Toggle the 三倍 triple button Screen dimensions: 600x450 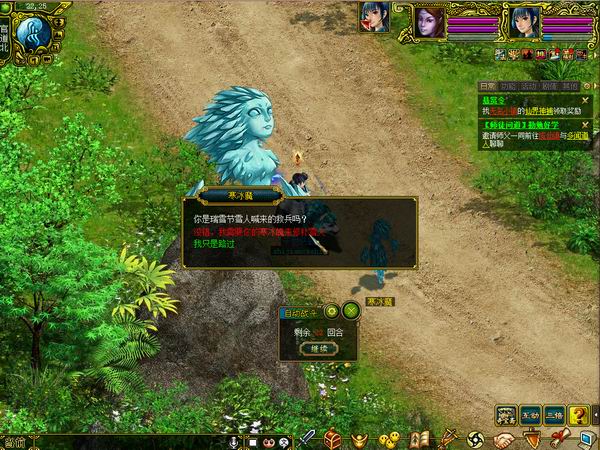pos(555,414)
